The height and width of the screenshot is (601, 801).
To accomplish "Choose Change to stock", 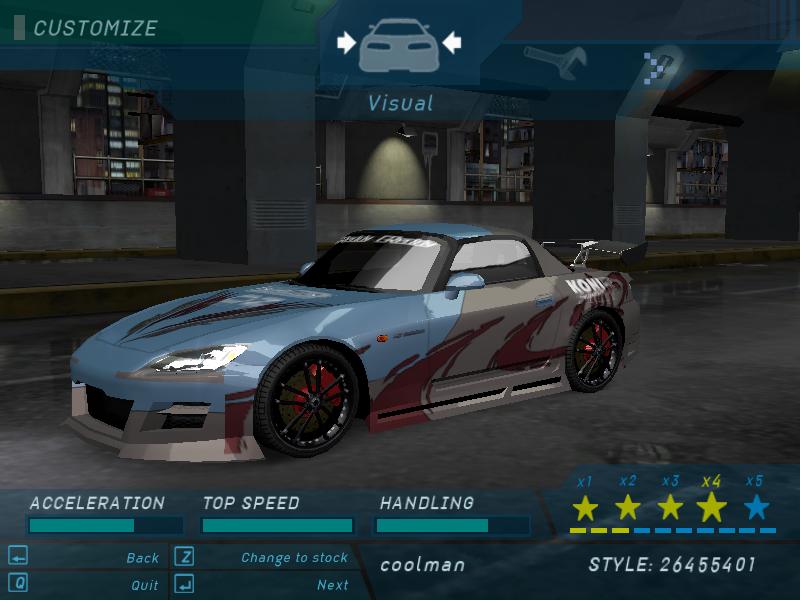I will click(x=294, y=558).
